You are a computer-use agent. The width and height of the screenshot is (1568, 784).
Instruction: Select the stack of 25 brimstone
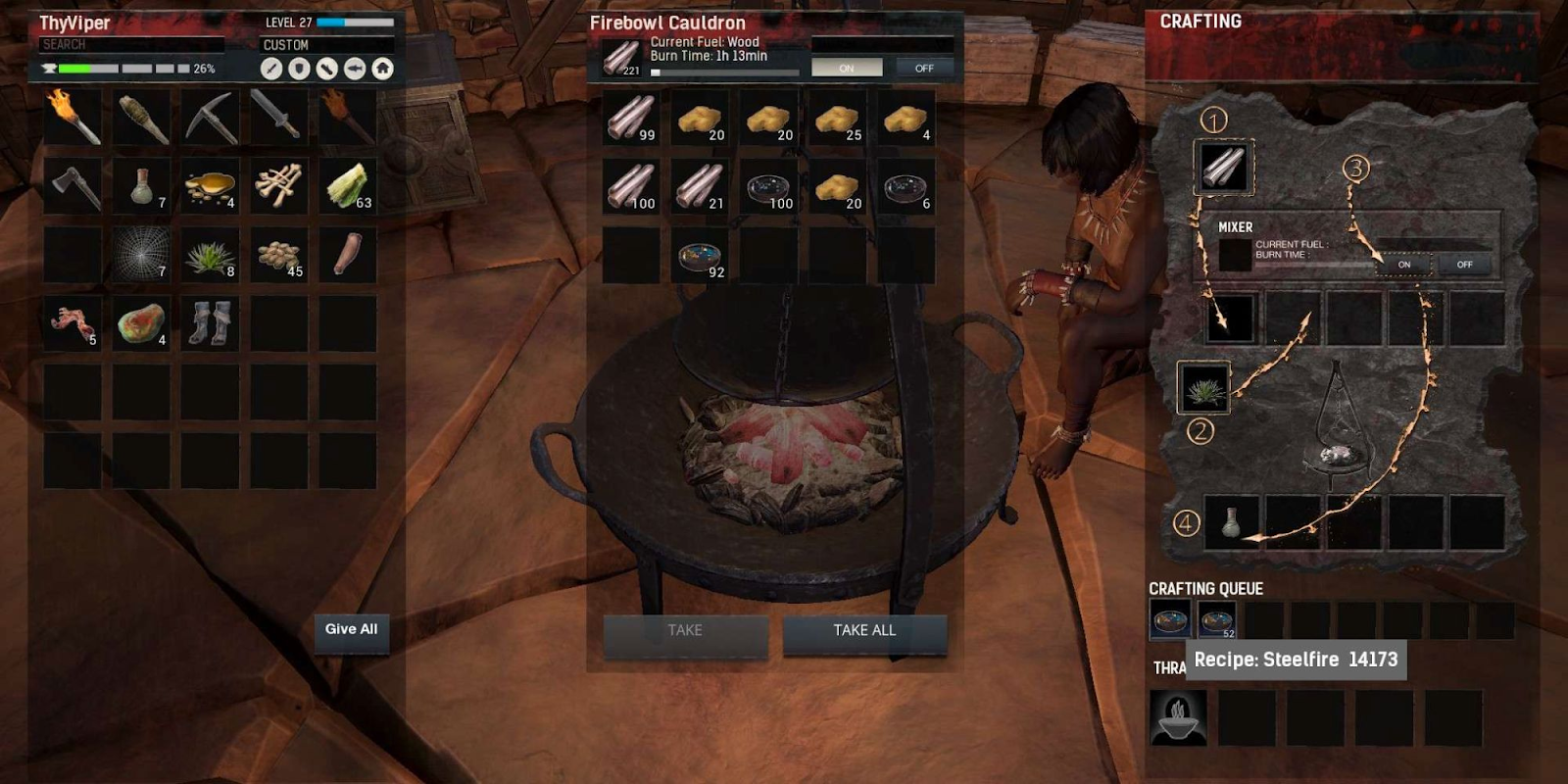tap(837, 118)
